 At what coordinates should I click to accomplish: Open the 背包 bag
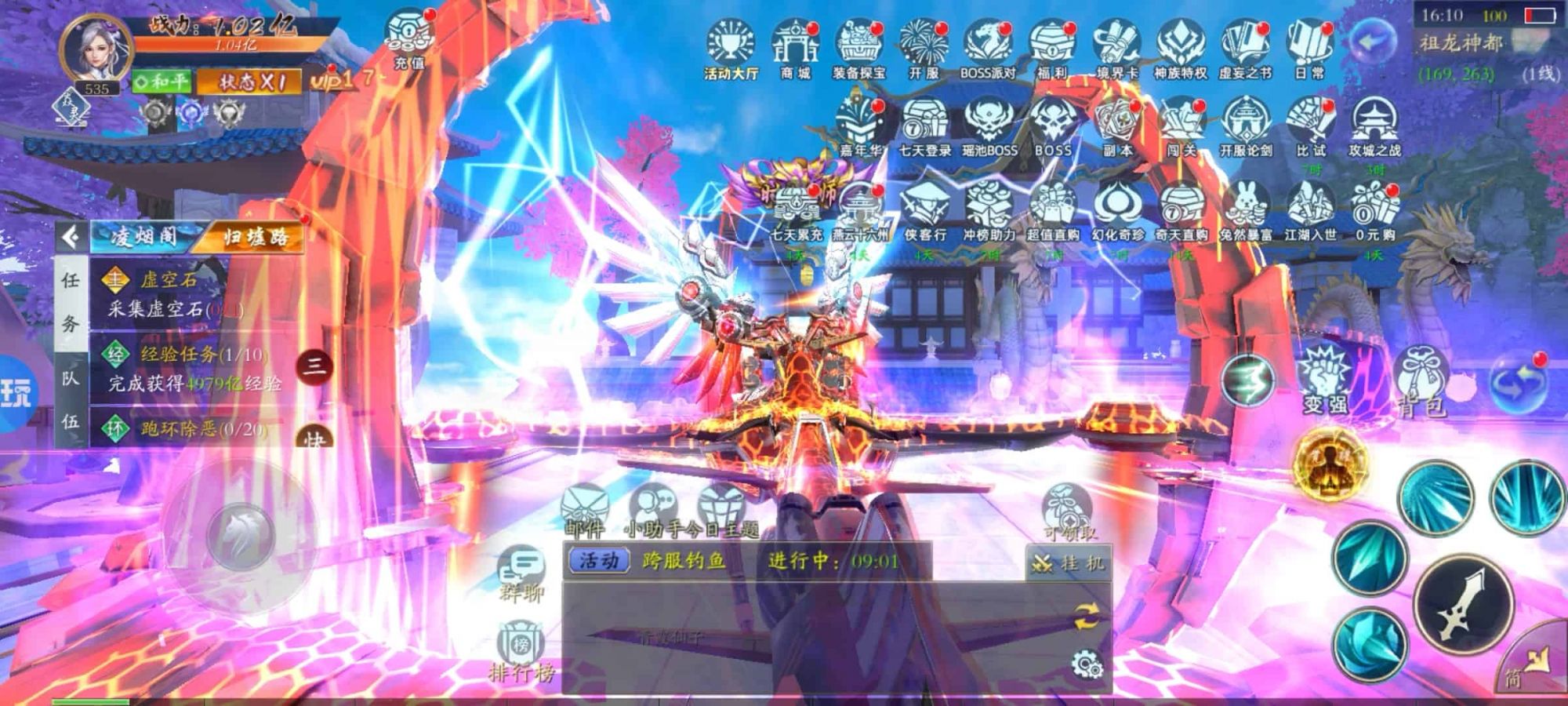(x=1422, y=380)
